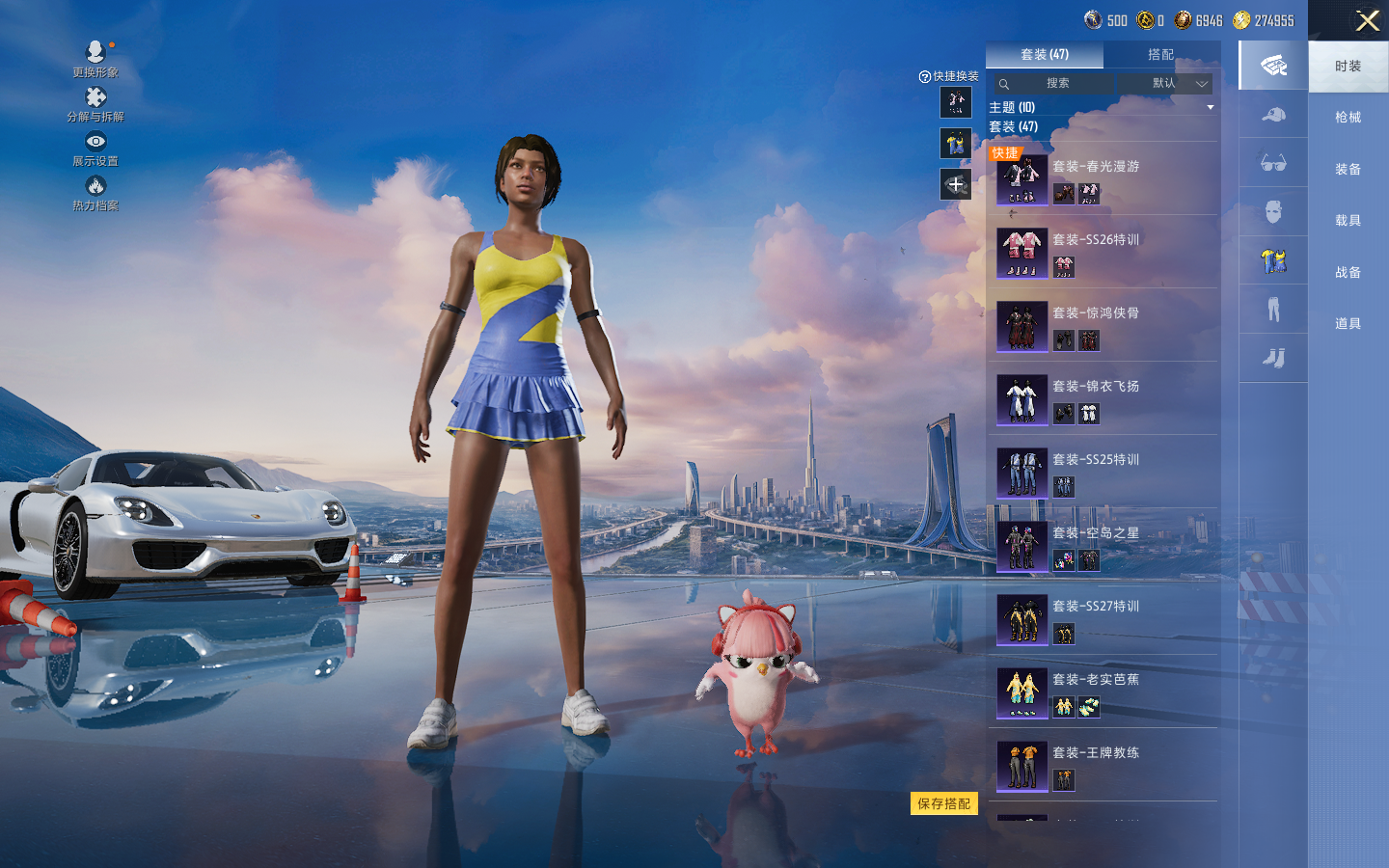Select the glasses accessory category icon
Screen dimensions: 1389x868
[1273, 163]
